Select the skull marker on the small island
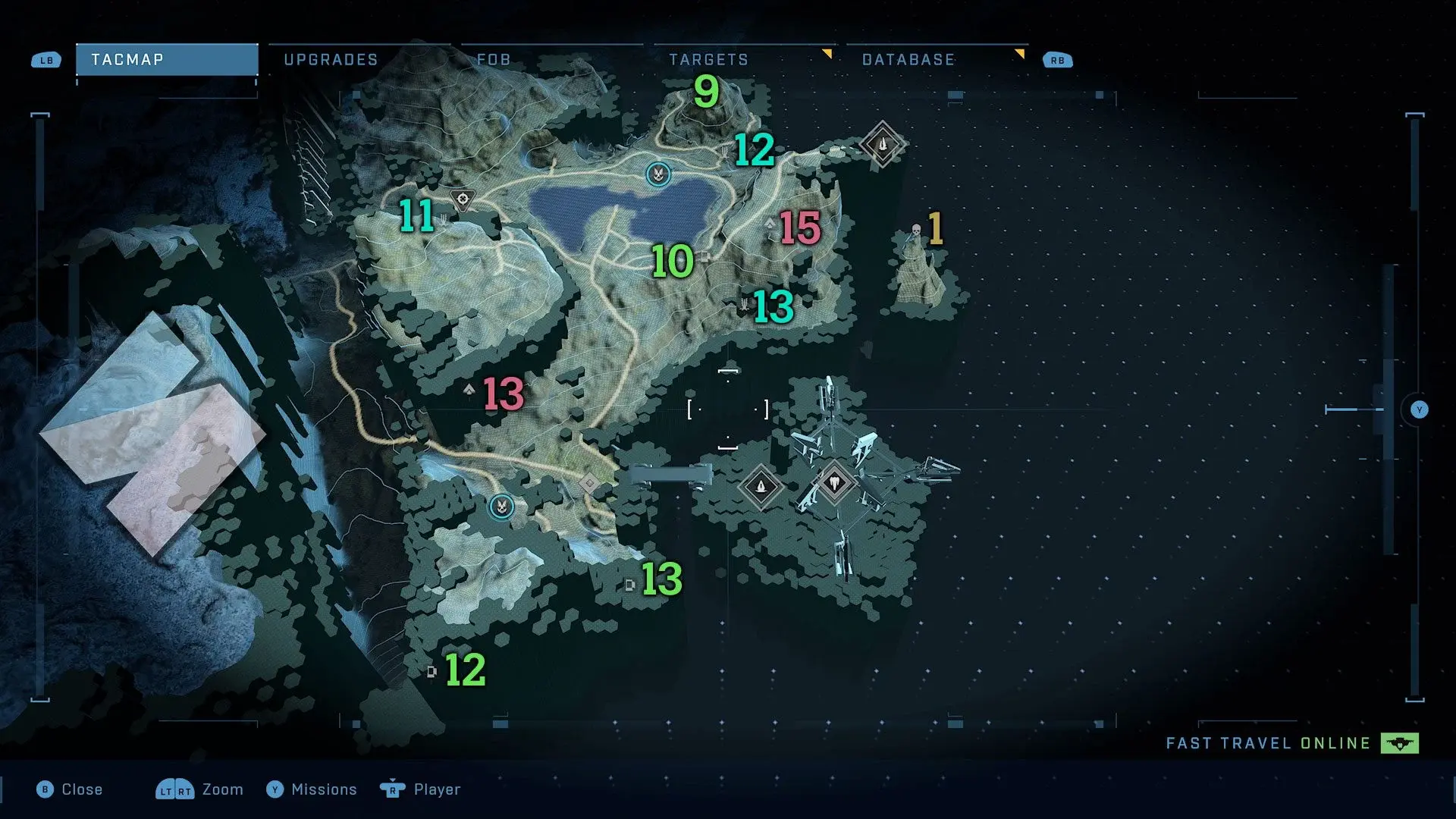The image size is (1456, 819). 916,231
